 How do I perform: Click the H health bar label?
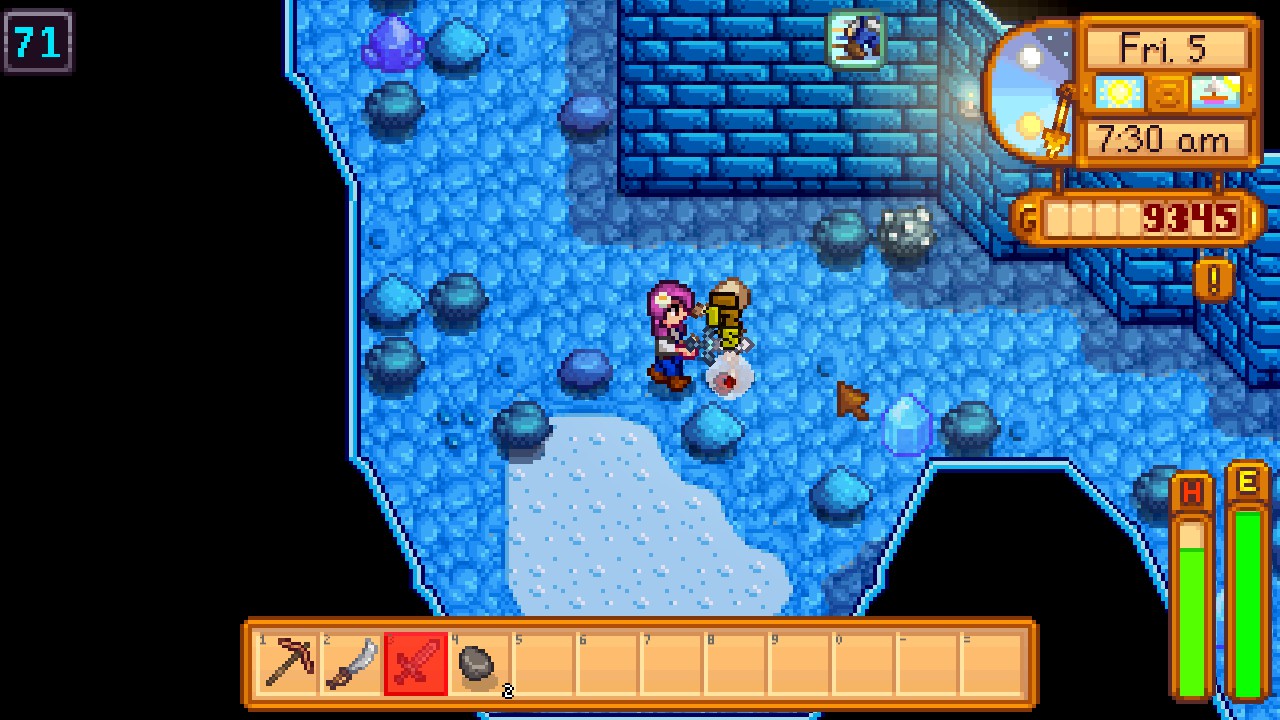click(1190, 492)
